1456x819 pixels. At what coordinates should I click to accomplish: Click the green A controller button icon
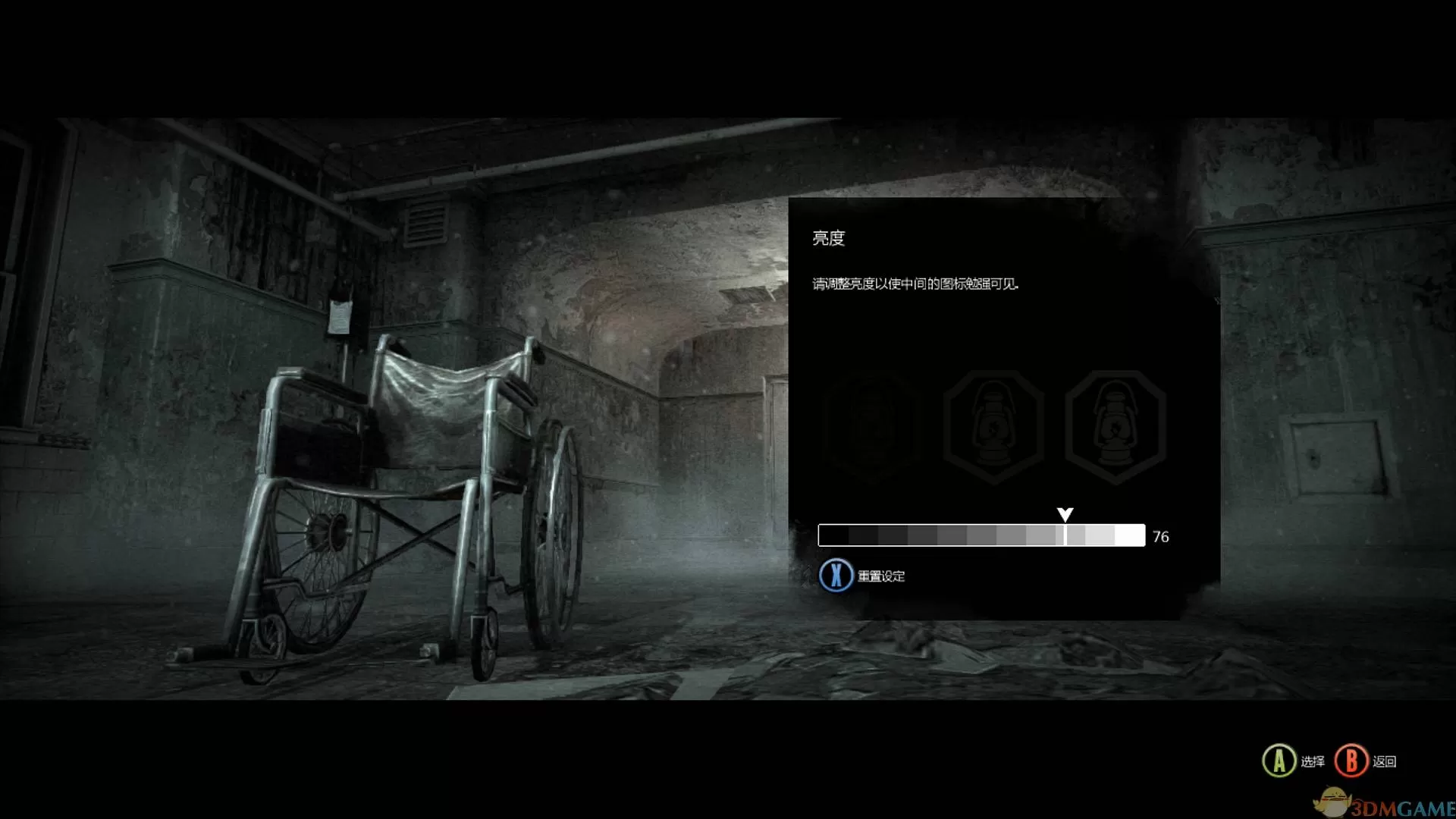tap(1278, 761)
